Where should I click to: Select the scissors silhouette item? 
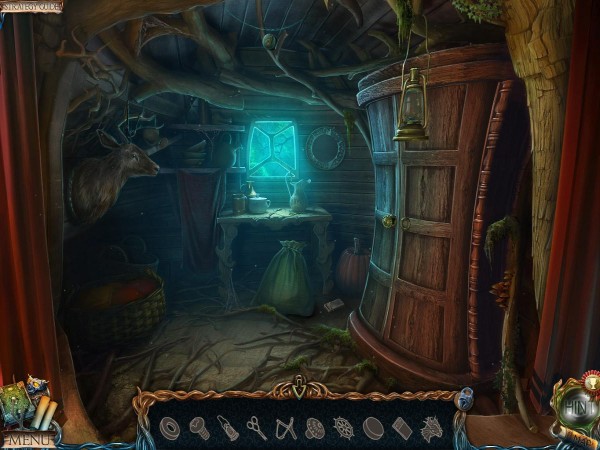coord(257,428)
